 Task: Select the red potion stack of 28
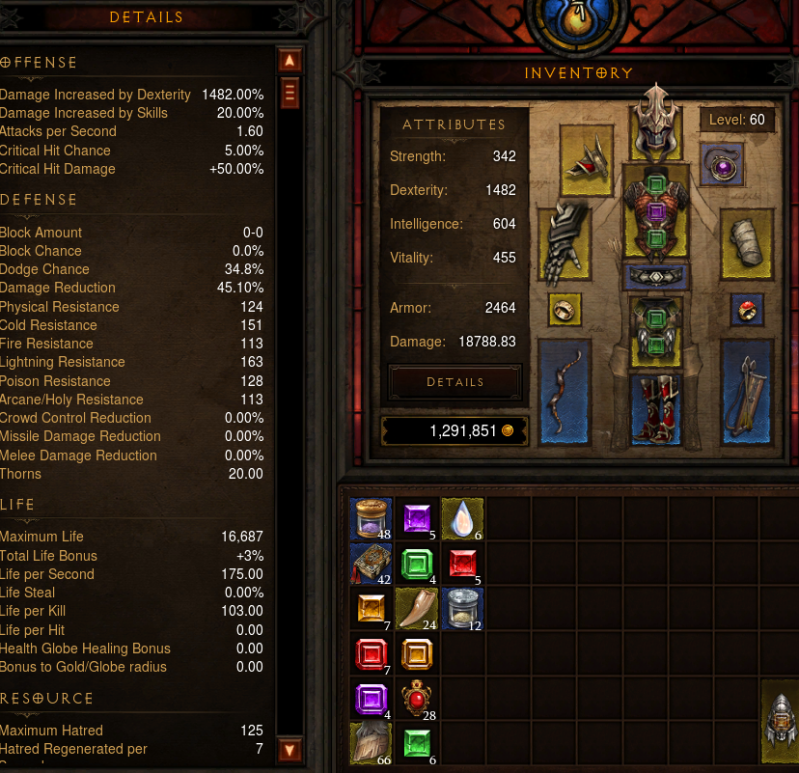point(417,699)
